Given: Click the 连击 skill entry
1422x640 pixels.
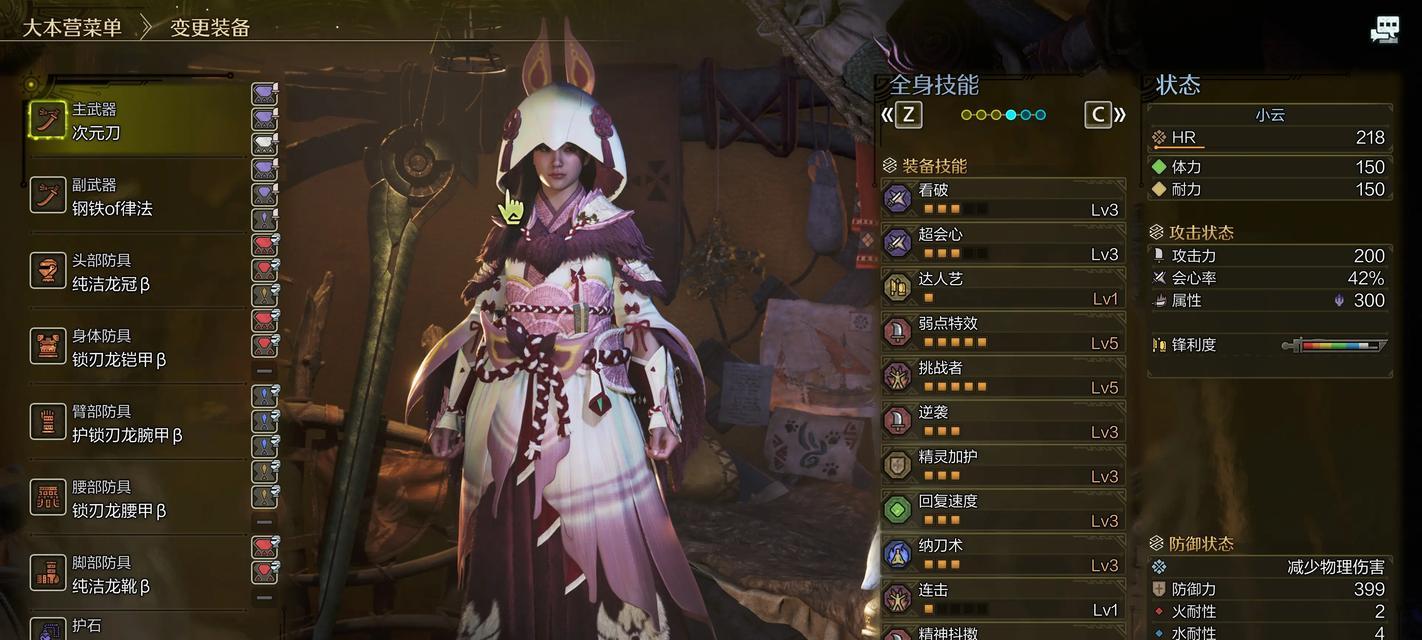Looking at the screenshot, I should [1003, 599].
